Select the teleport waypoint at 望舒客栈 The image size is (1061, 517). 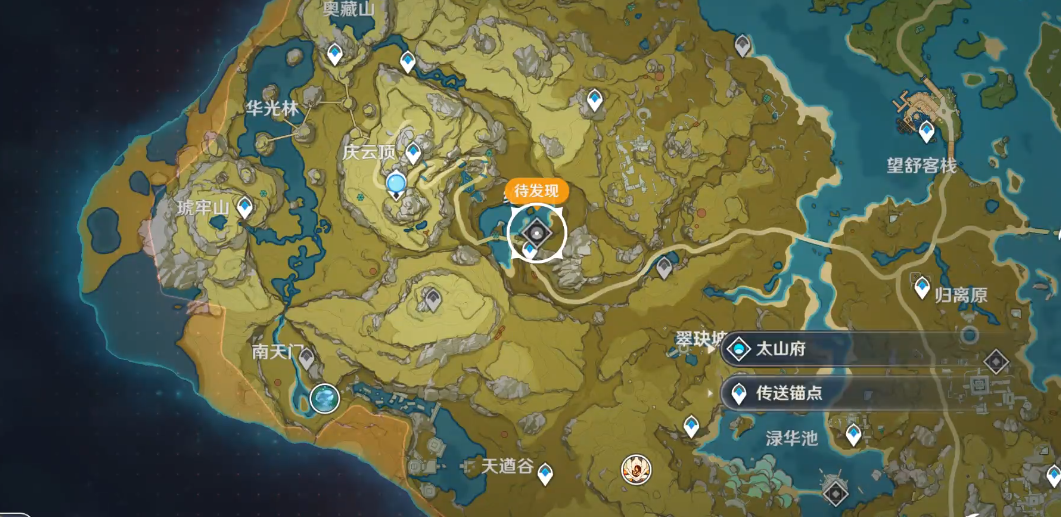pos(926,129)
